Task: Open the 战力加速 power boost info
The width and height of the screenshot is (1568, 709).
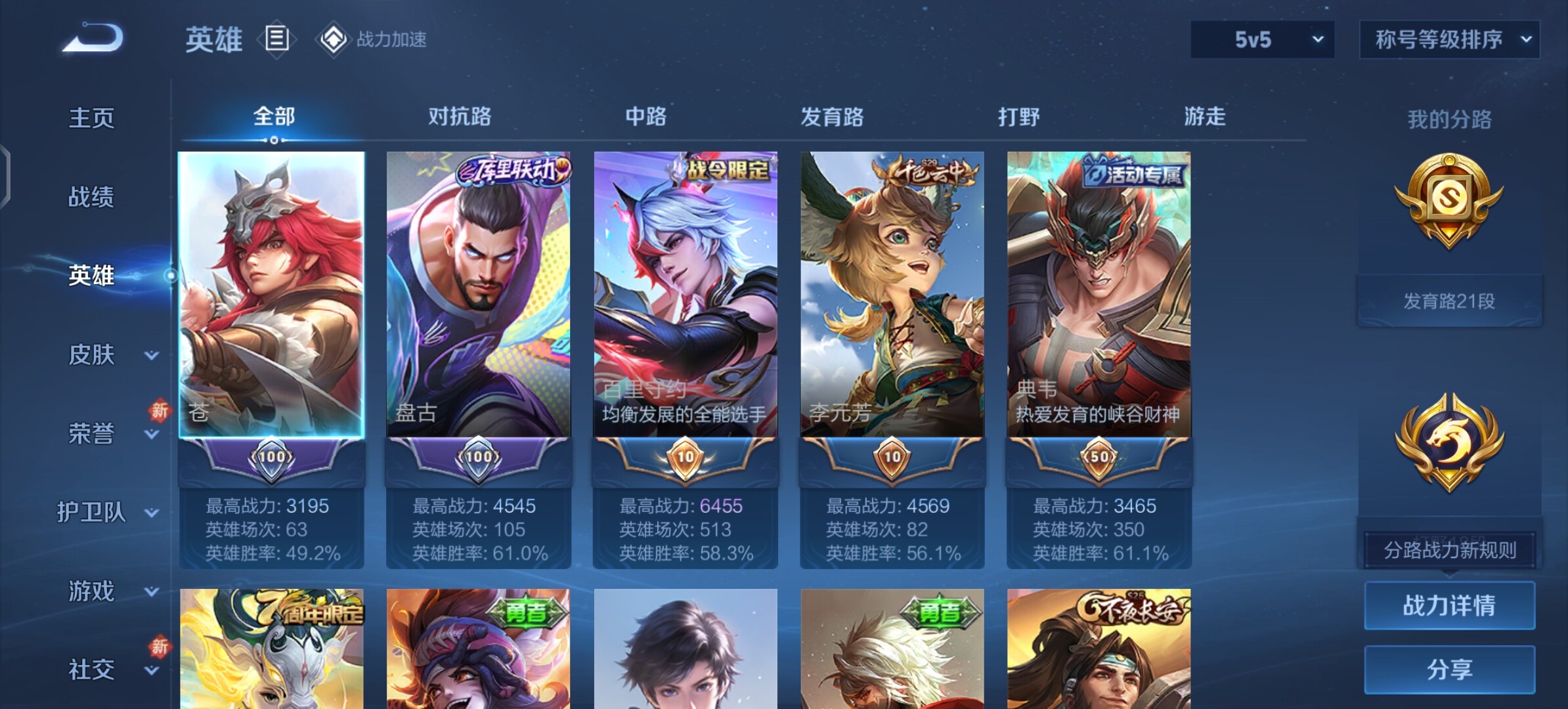Action: [373, 39]
